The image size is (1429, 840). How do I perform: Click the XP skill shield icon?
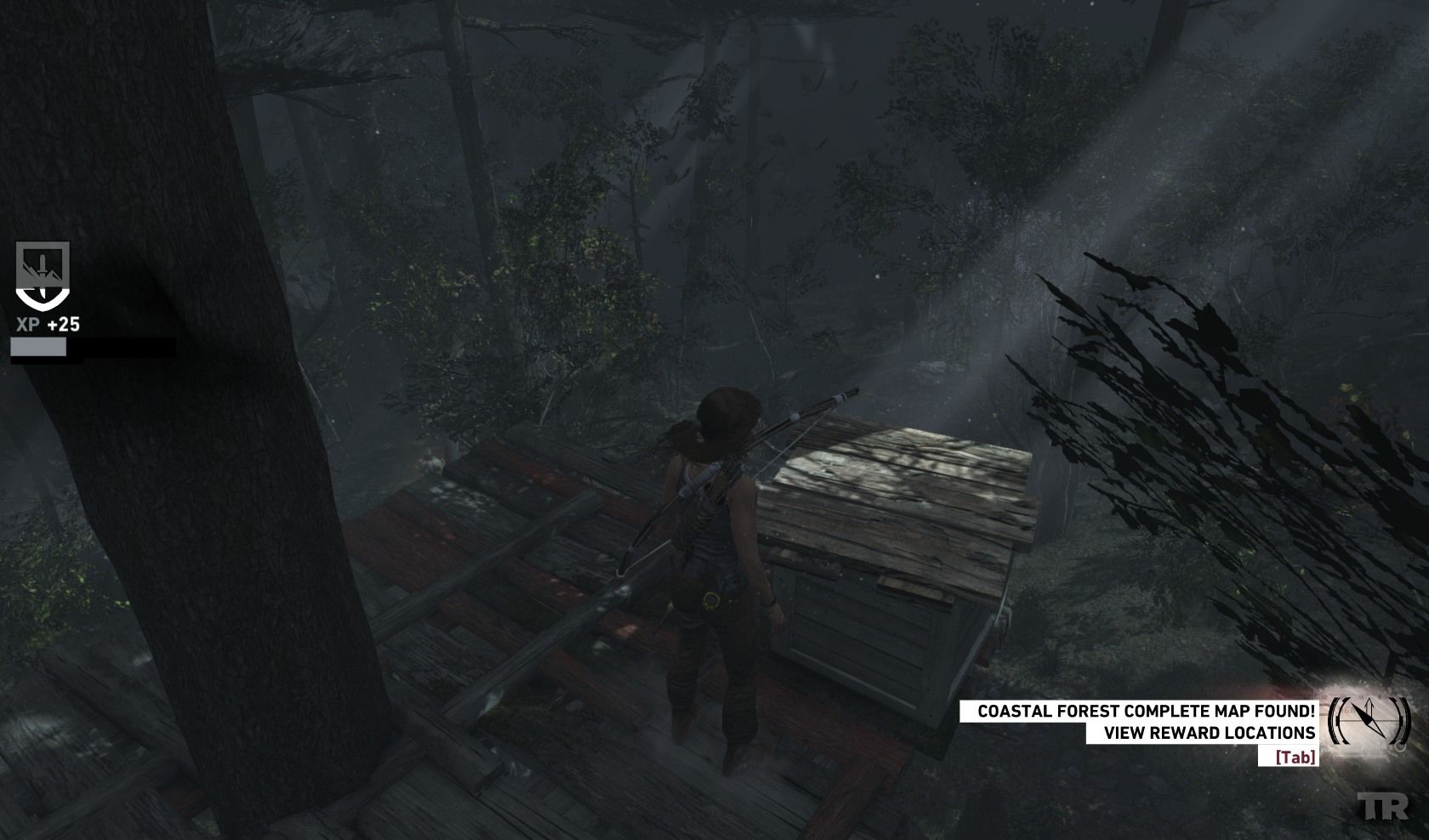tap(43, 275)
